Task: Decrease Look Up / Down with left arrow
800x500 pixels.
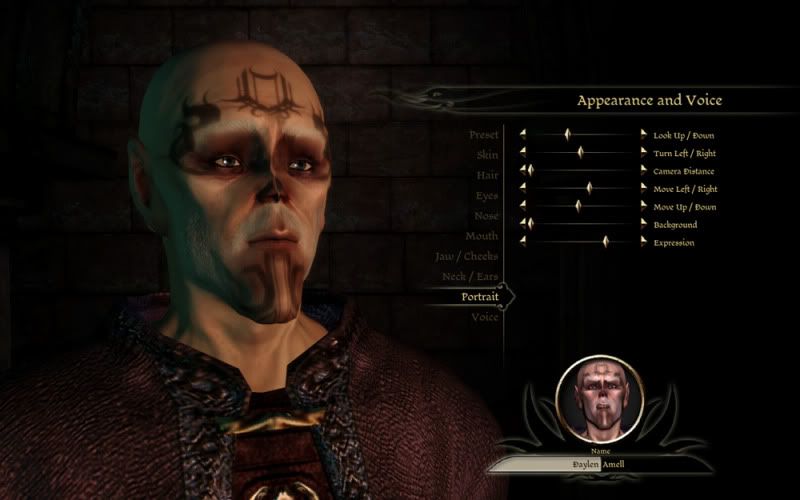Action: click(x=522, y=134)
